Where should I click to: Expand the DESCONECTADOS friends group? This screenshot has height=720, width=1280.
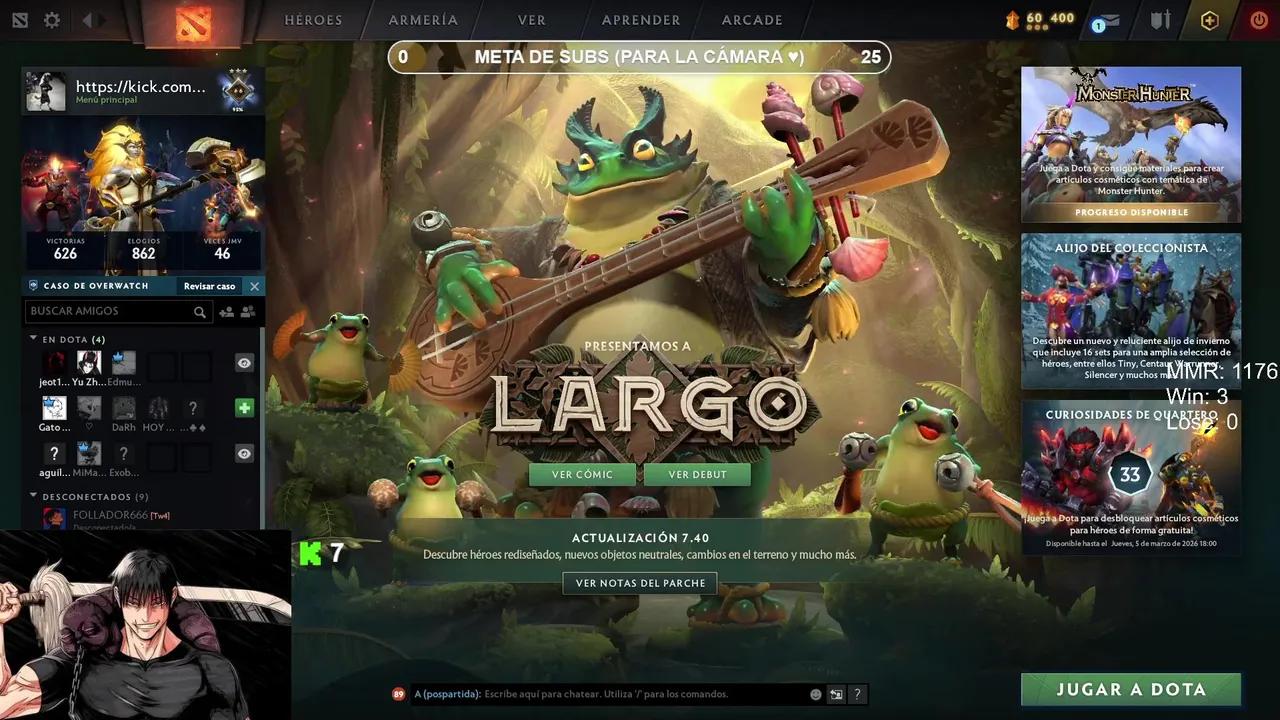[x=32, y=496]
